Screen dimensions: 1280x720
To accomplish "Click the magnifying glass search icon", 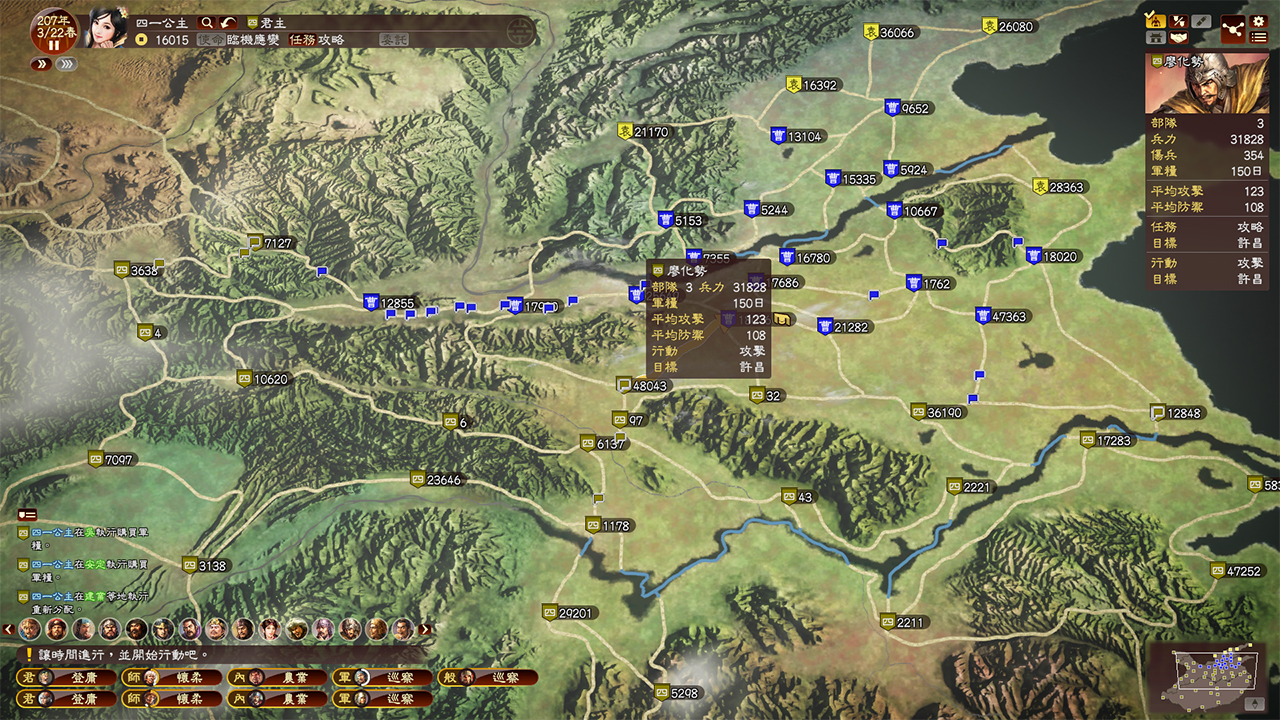I will click(207, 22).
